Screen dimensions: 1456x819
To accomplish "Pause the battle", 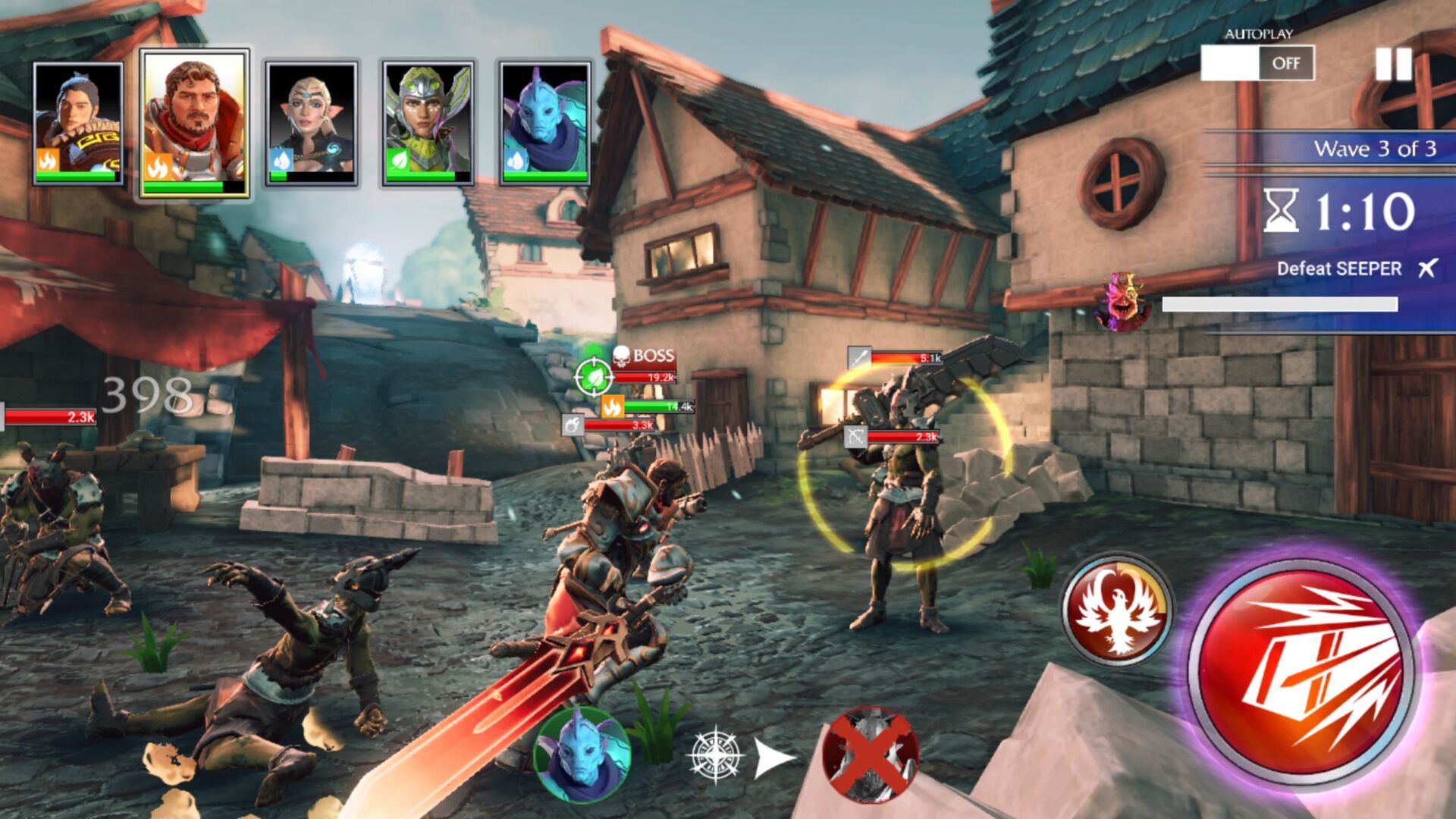I will 1394,64.
